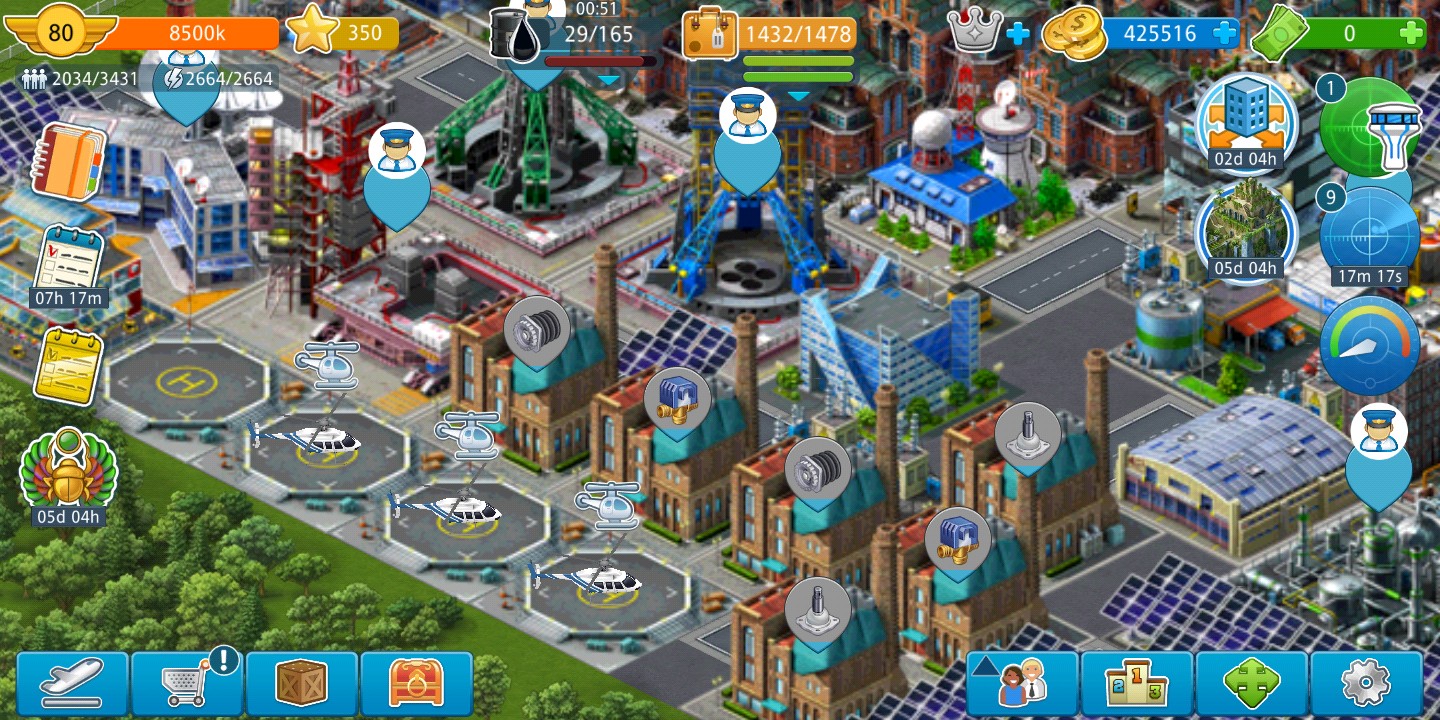Open the blue radar with 17m 17s
Screen dimensions: 1440x720
tap(1369, 235)
